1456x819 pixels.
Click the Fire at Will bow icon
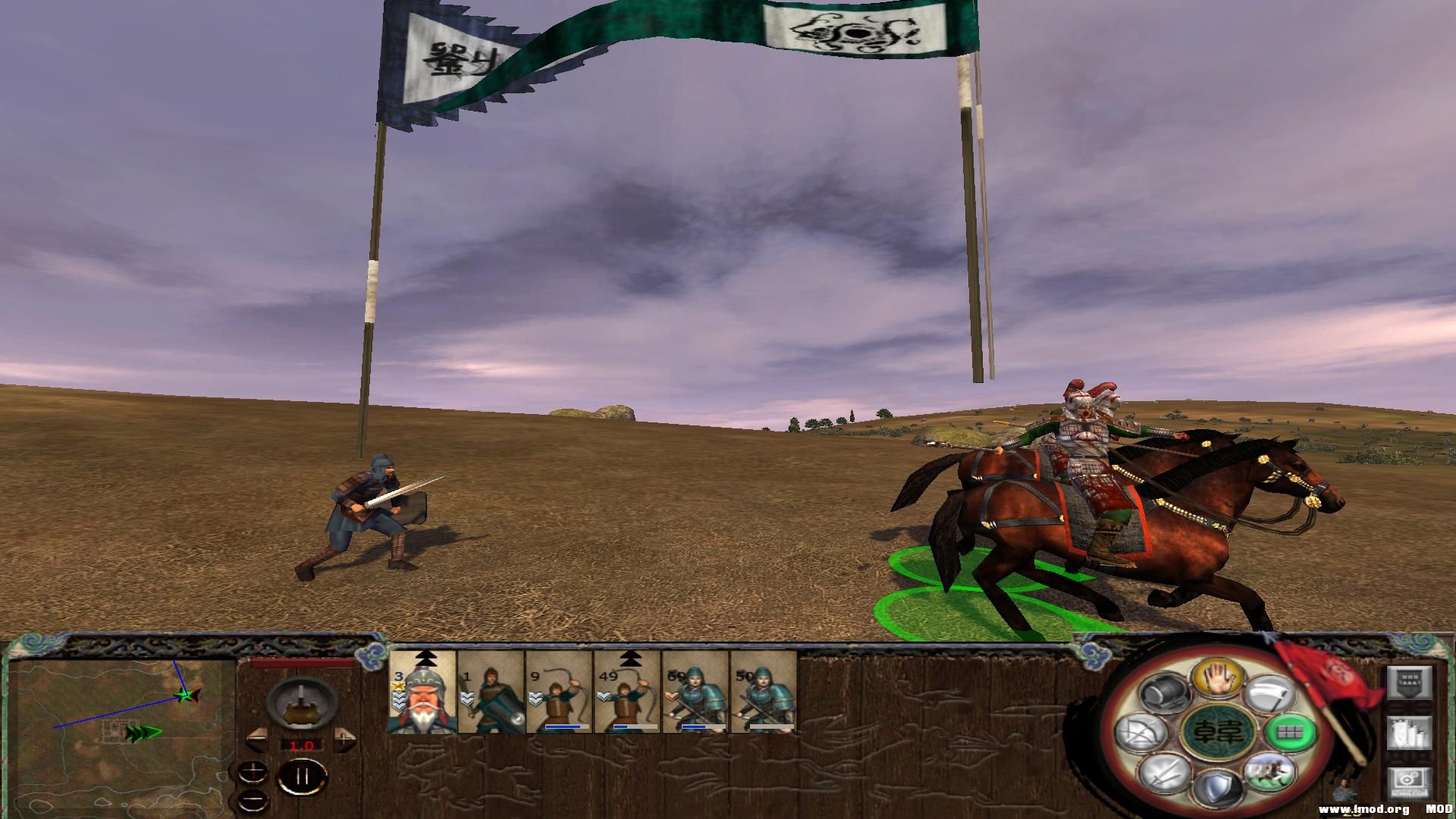click(1140, 733)
